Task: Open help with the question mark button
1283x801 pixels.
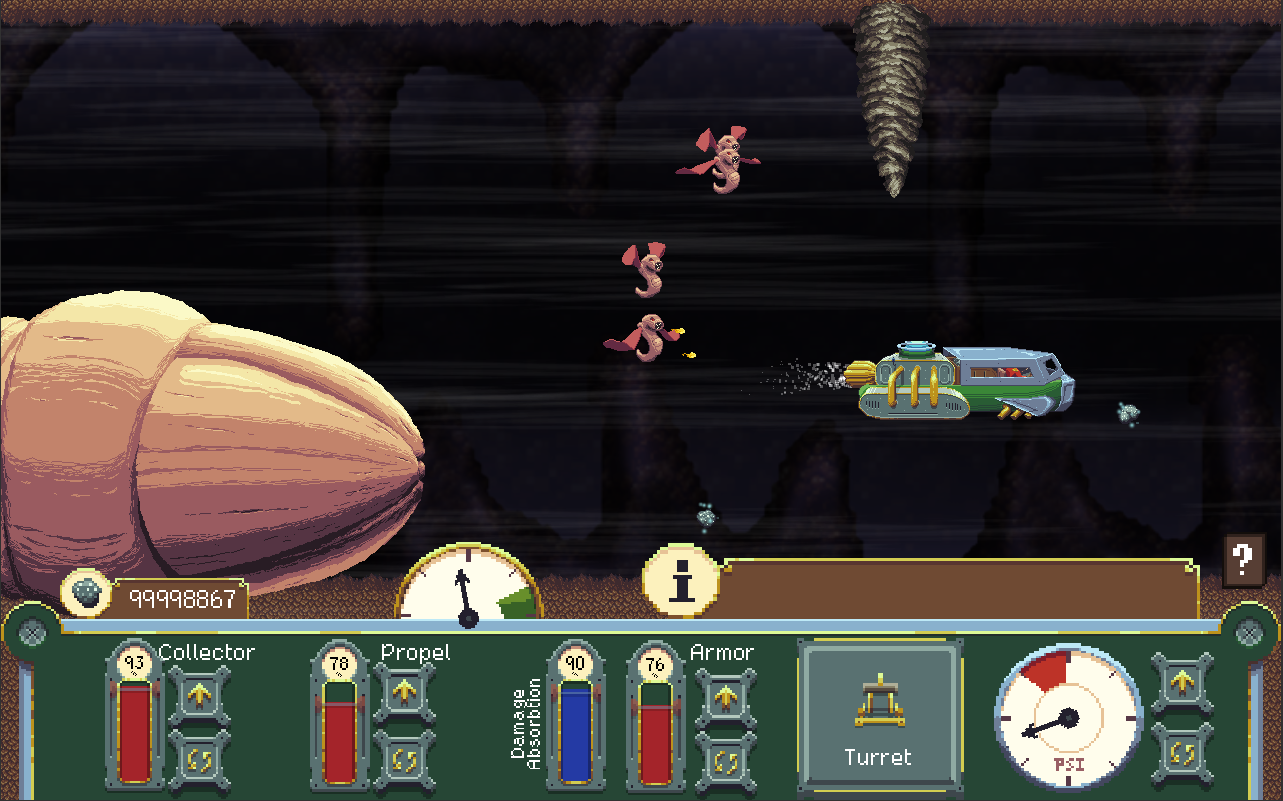Action: pos(1242,559)
